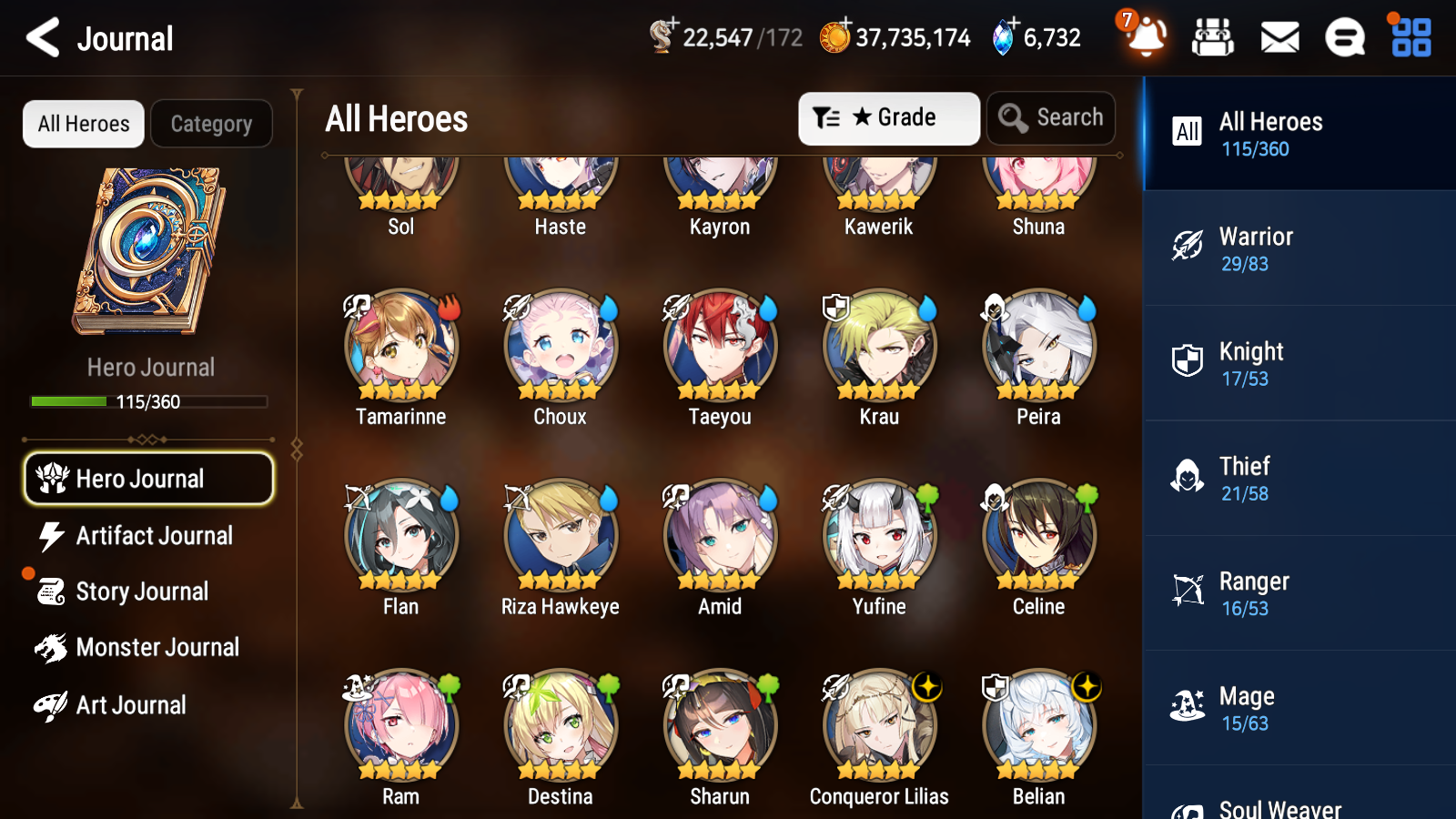Open the Grade filter dropdown
Screen dimensions: 1456x819
888,117
